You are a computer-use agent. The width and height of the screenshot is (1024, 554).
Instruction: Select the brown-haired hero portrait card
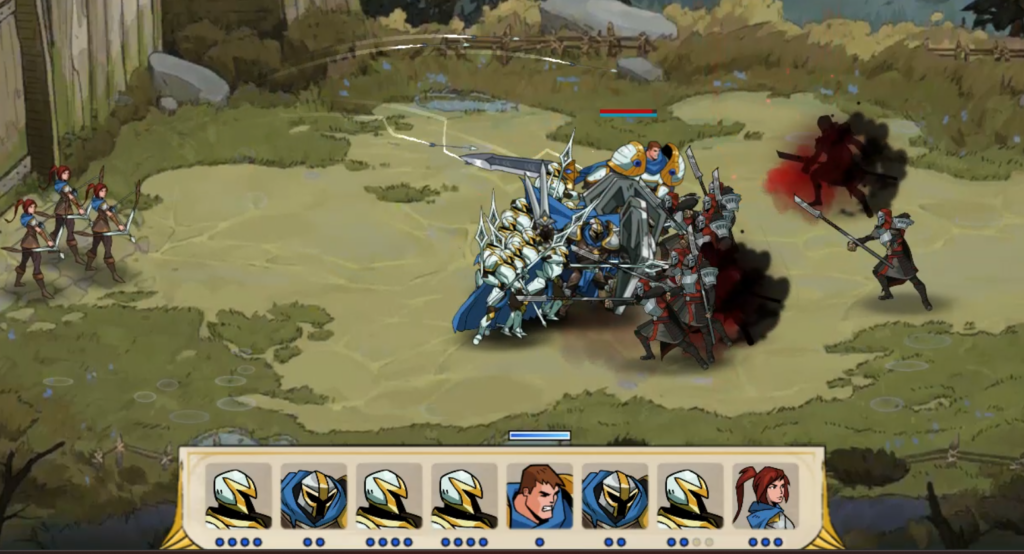[539, 496]
